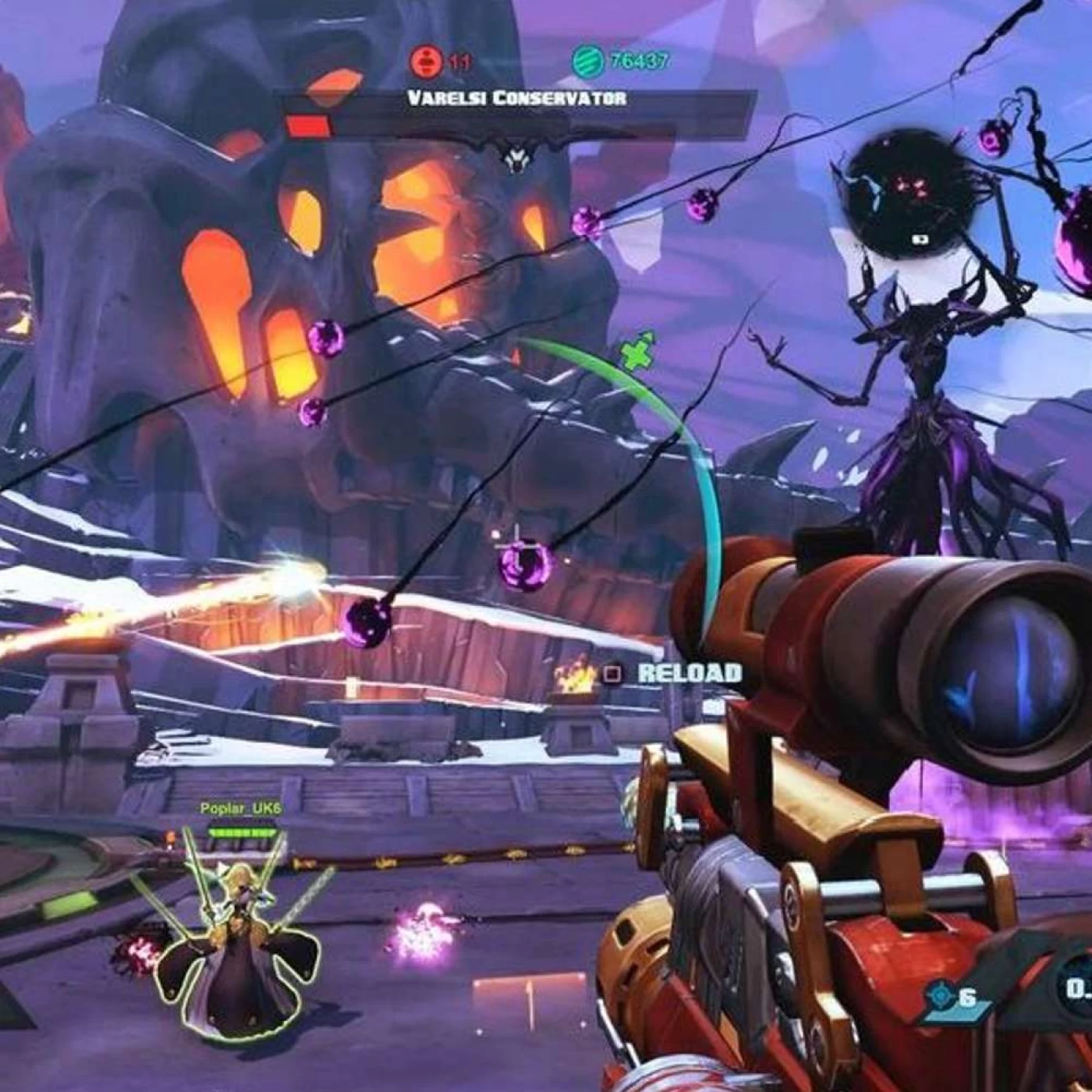
Task: Select the green shards currency icon
Action: [587, 60]
